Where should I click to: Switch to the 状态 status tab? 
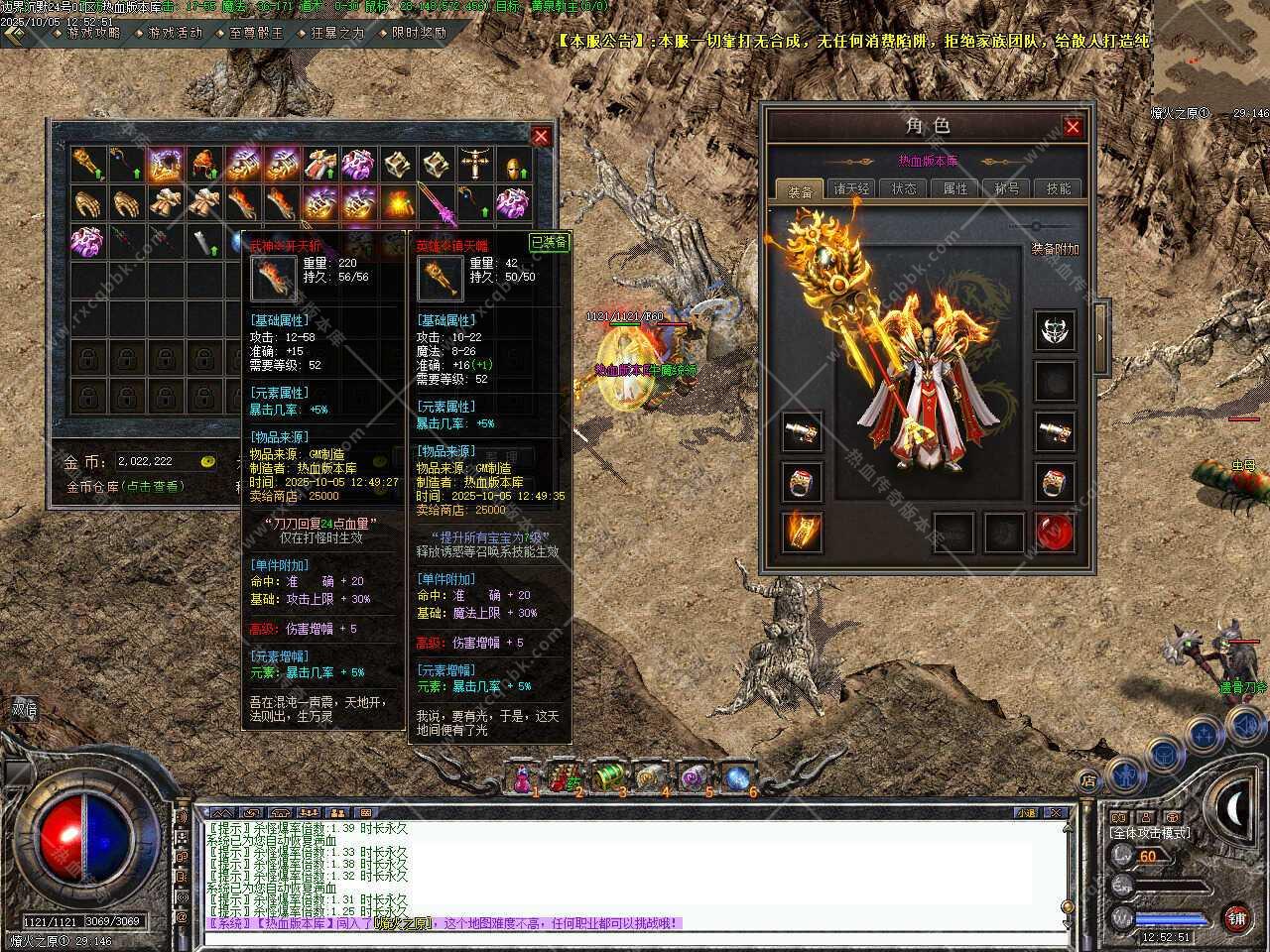(x=904, y=188)
